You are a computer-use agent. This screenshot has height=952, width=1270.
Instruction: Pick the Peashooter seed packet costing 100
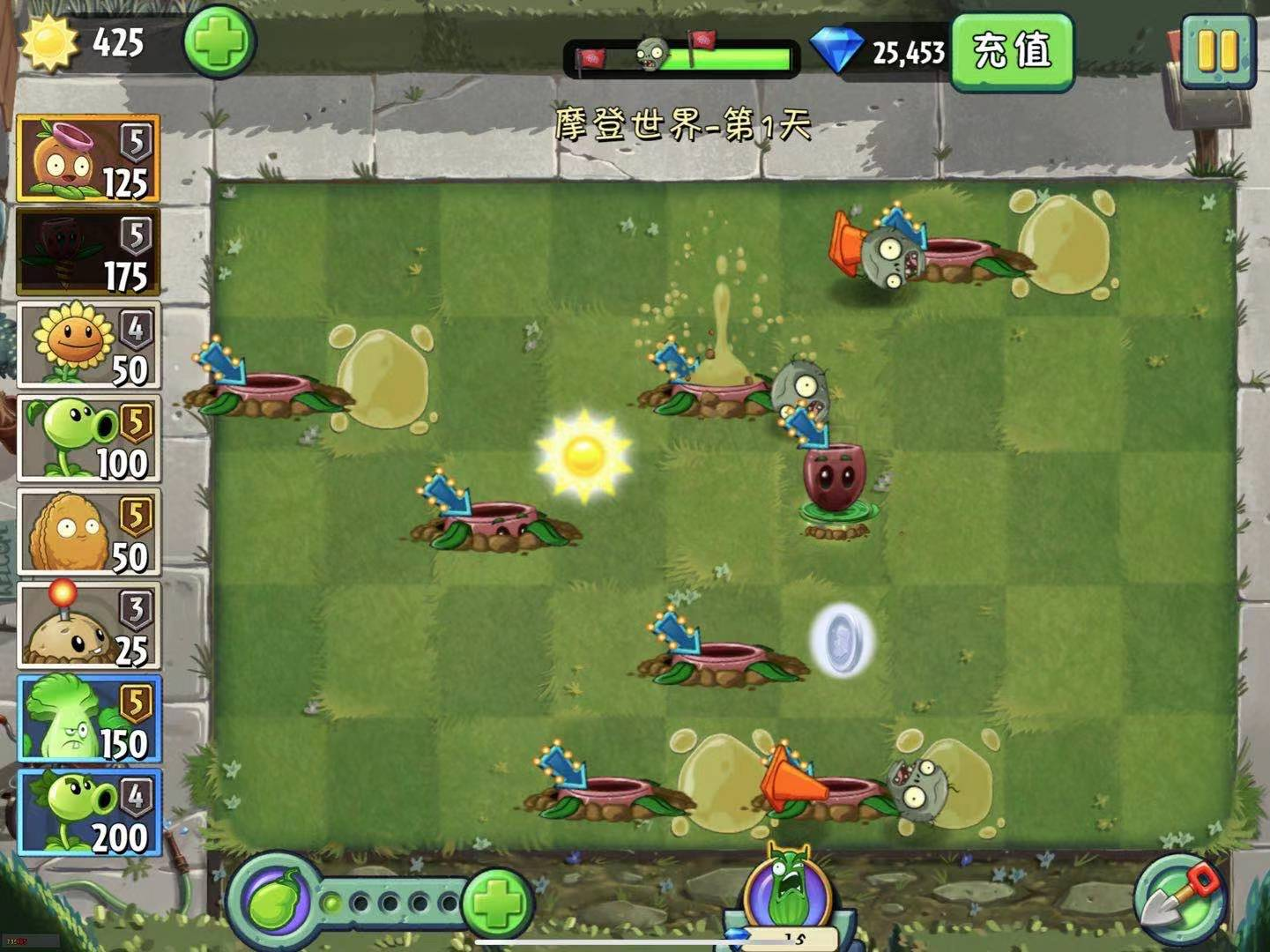[x=88, y=438]
